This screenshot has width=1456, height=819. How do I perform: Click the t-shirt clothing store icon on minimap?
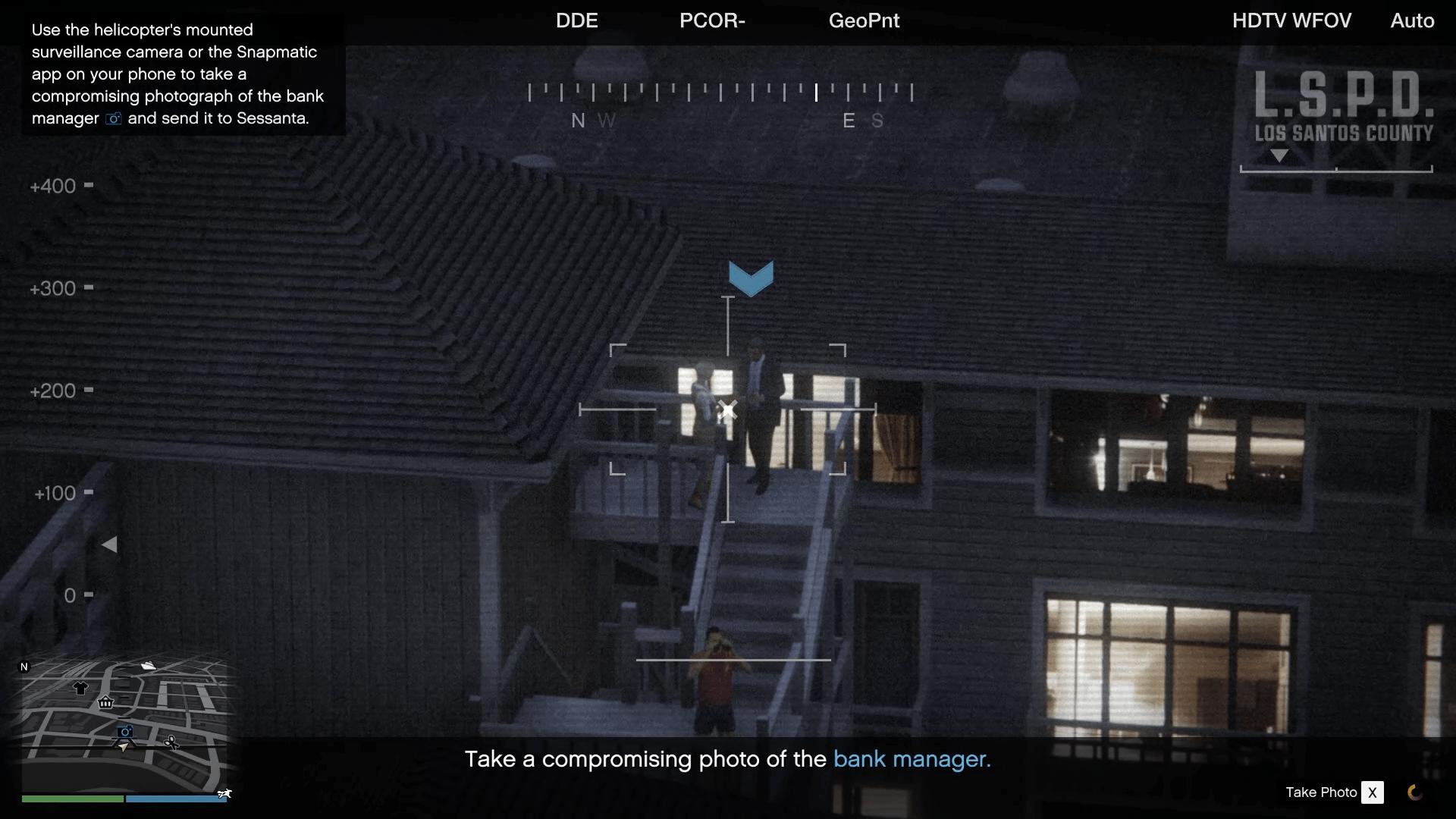click(80, 688)
